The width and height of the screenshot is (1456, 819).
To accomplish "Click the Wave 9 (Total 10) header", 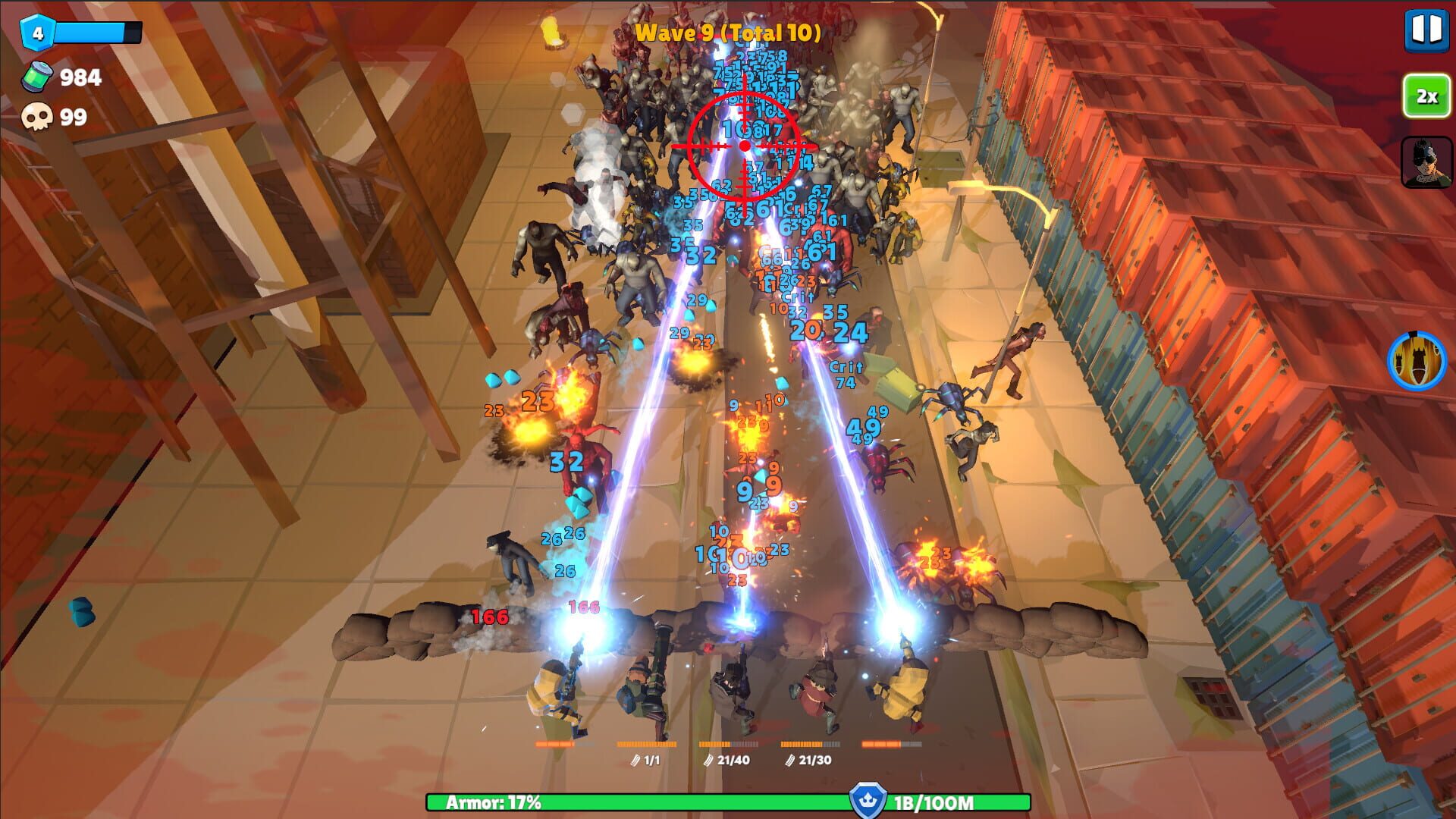I will (730, 32).
